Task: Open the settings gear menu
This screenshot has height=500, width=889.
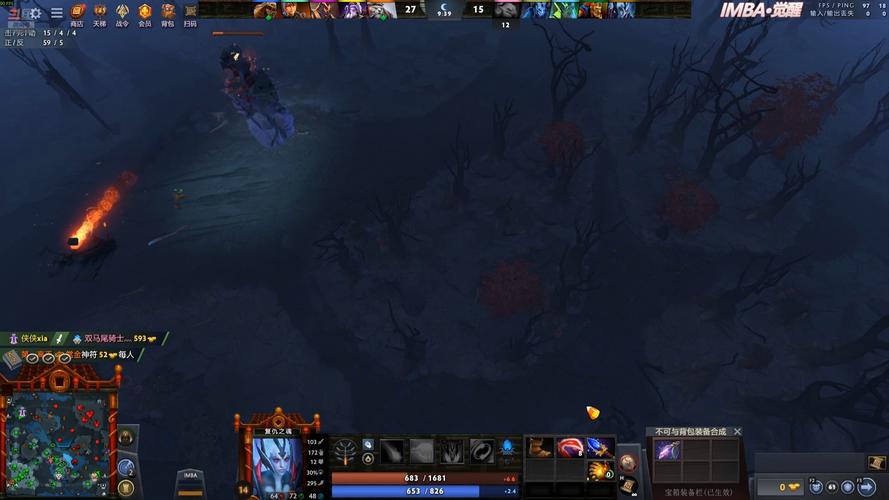Action: pyautogui.click(x=36, y=13)
